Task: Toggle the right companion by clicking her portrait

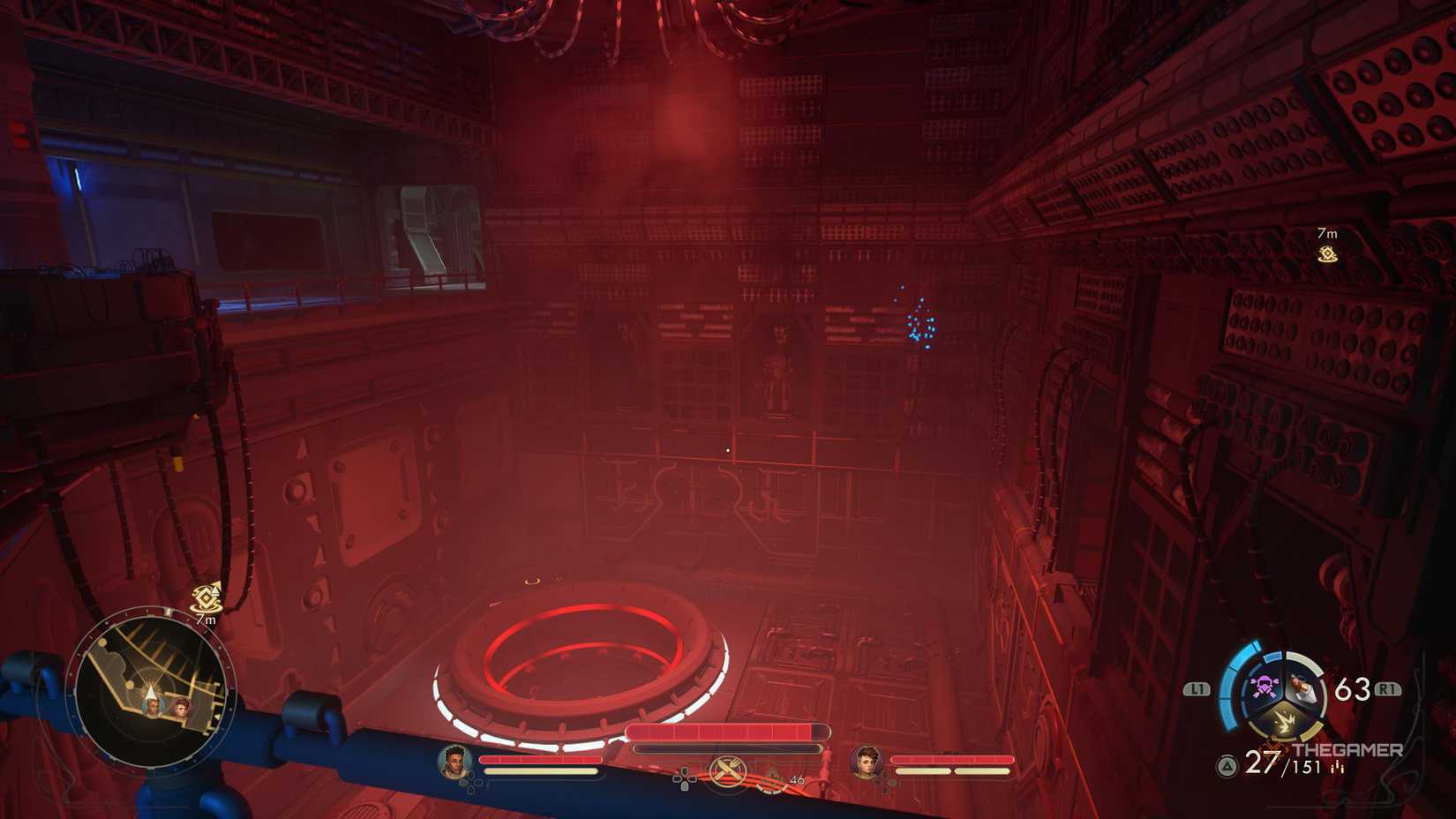Action: [866, 763]
